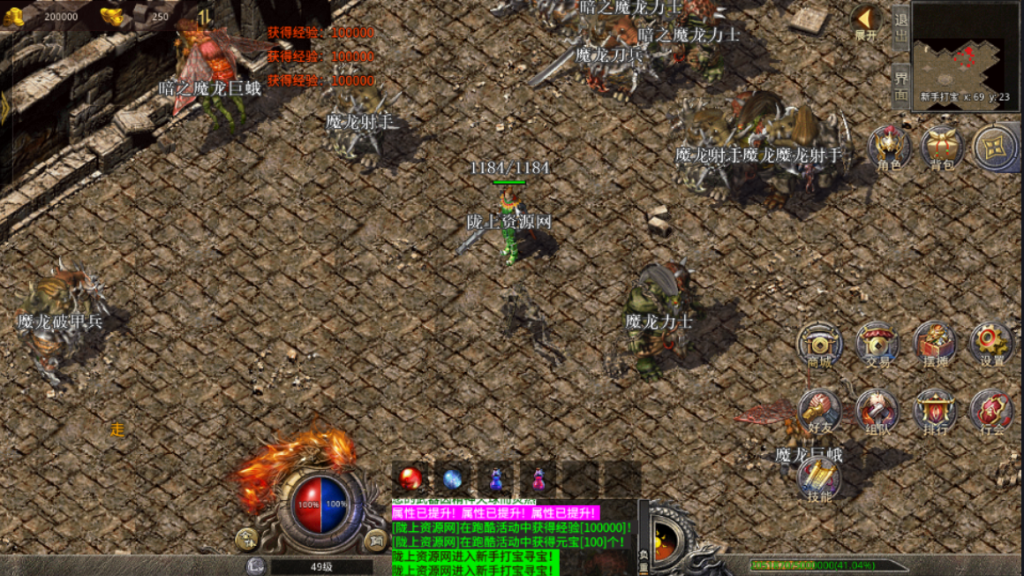Click the 展开 expand arrow

(866, 22)
